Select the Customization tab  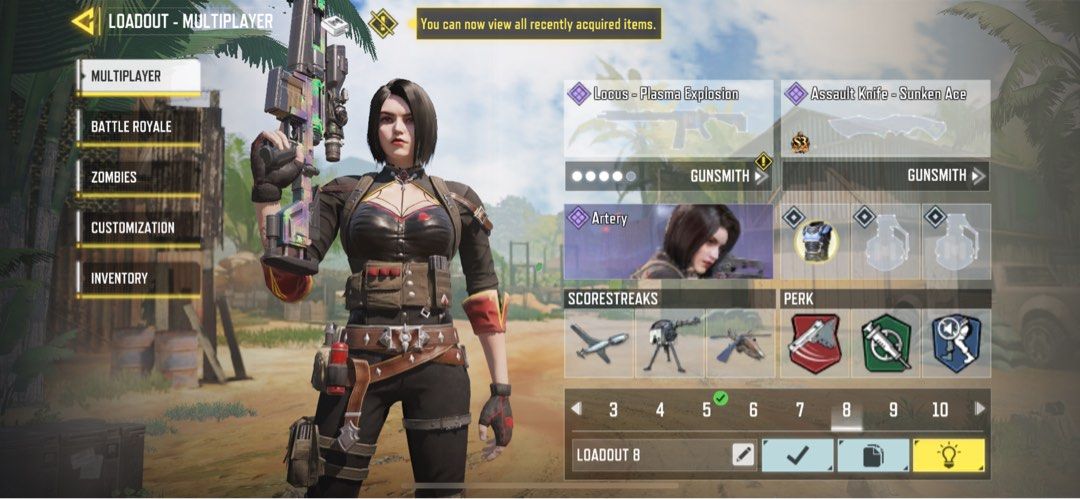point(138,228)
